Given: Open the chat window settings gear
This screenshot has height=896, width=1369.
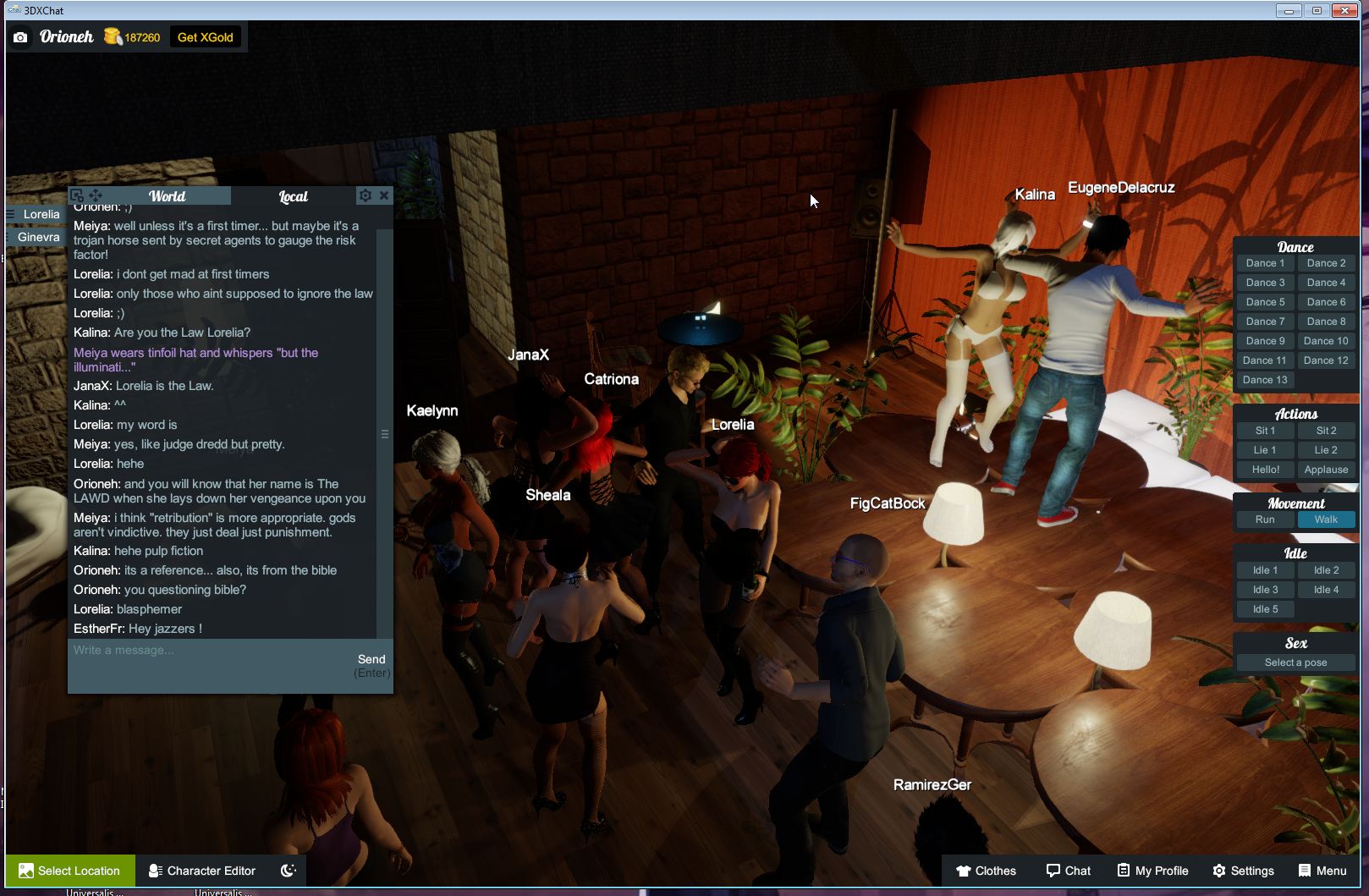Looking at the screenshot, I should pyautogui.click(x=364, y=195).
